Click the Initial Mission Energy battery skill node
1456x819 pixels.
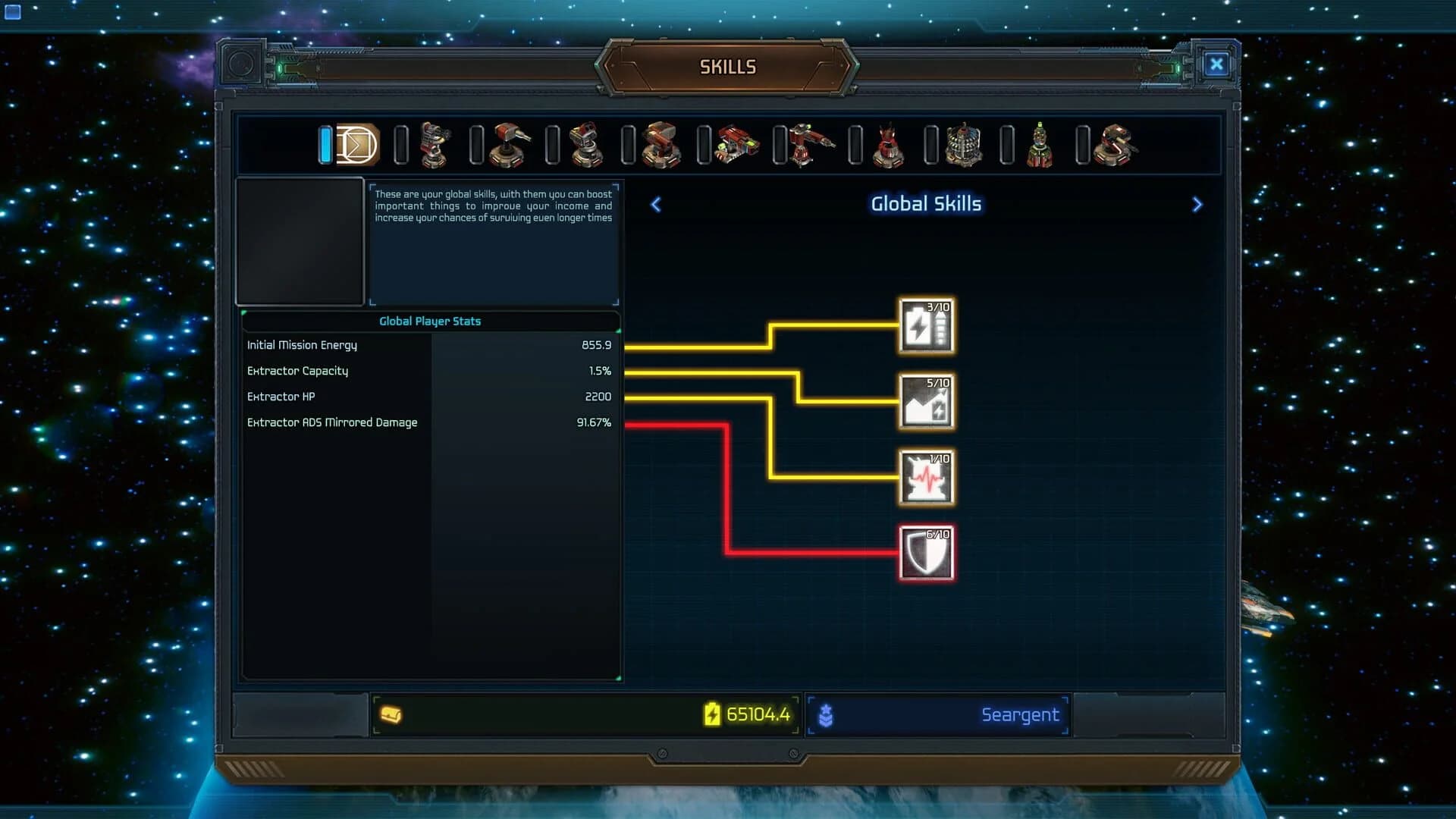tap(927, 326)
